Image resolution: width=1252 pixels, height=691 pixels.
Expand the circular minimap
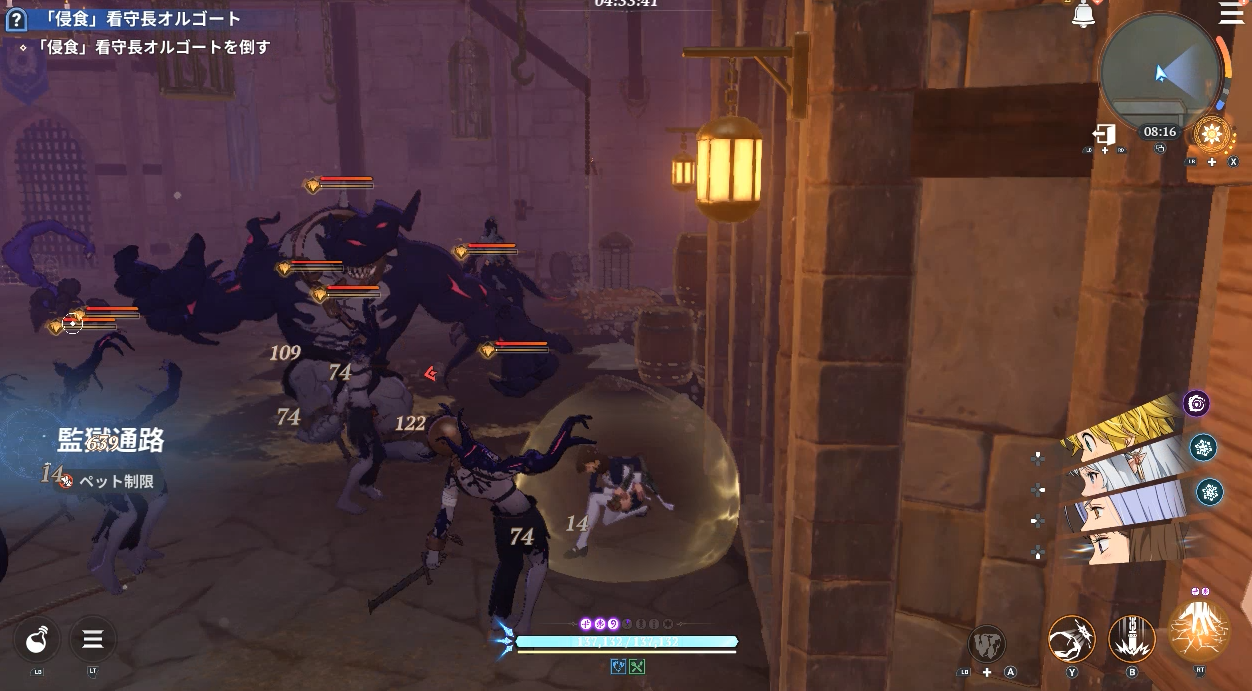[x=1160, y=72]
